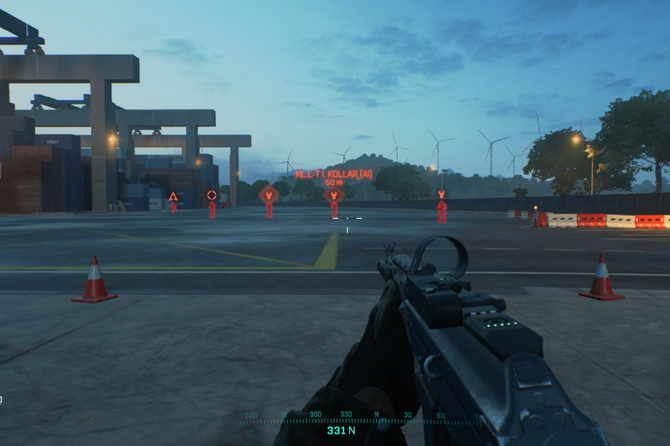The image size is (670, 446).
Task: Select the triangle enemy class marker
Action: point(173,197)
